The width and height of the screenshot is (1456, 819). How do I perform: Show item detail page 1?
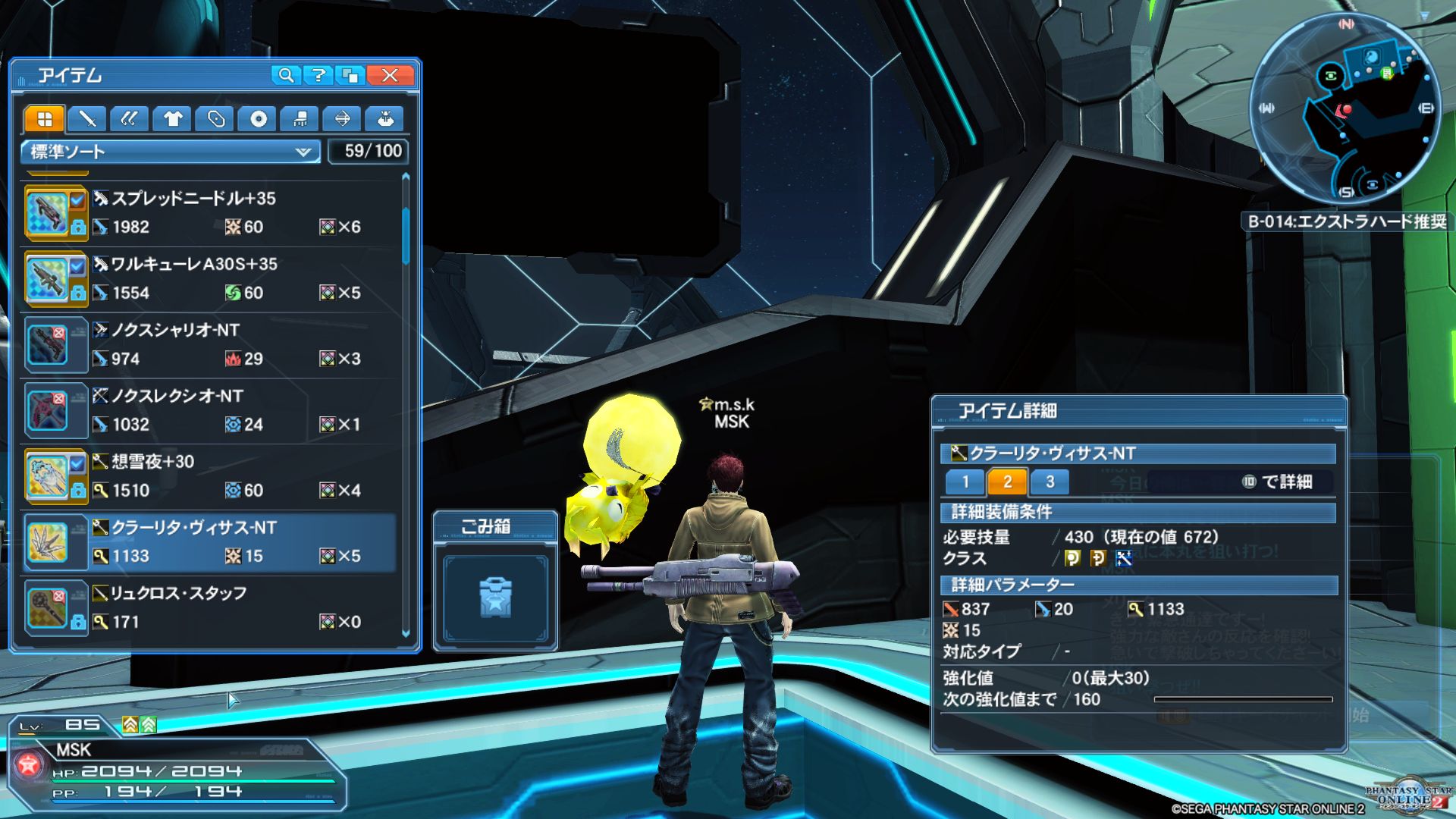(965, 482)
